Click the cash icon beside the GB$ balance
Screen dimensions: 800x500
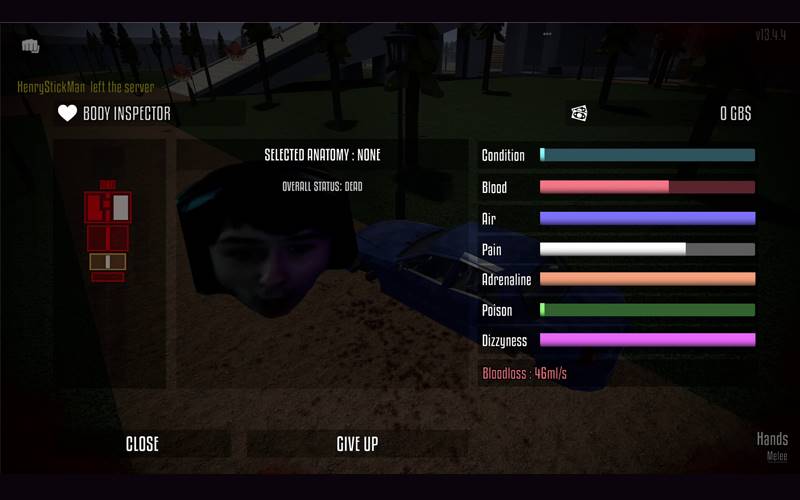579,114
